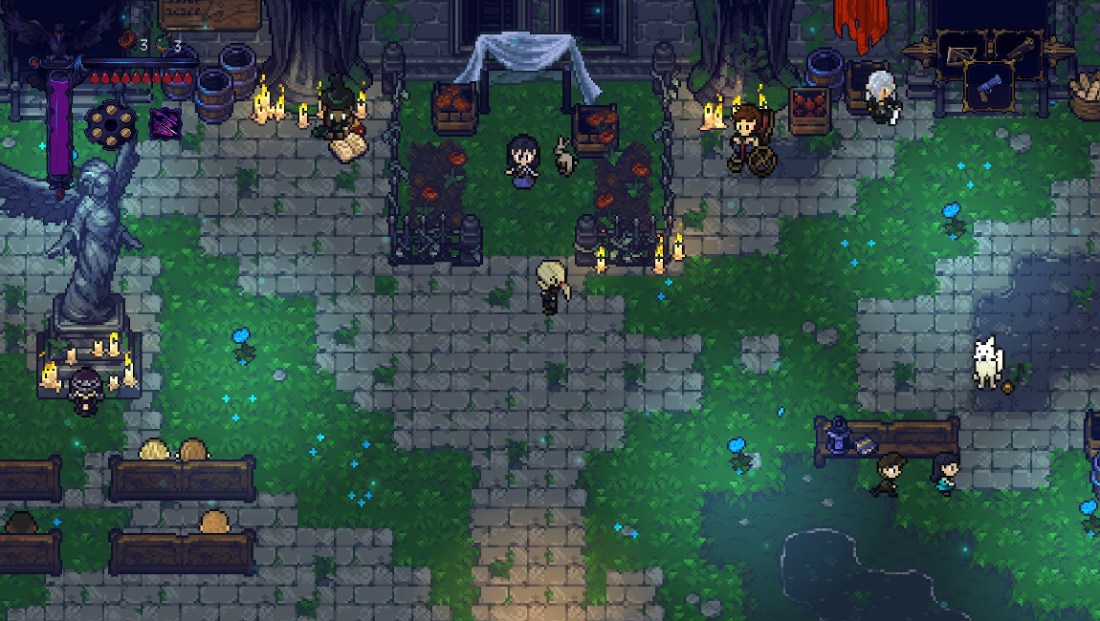Select the revolver cylinder ammo icon

point(110,124)
